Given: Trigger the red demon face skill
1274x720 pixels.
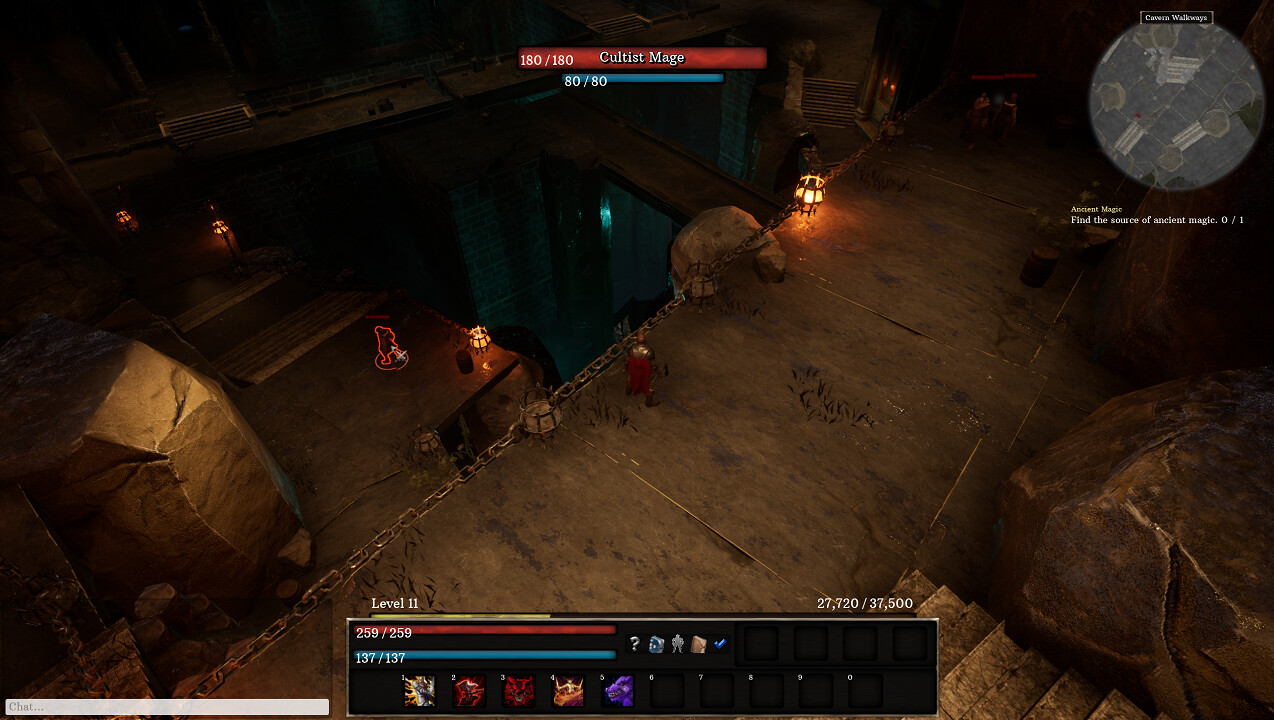Looking at the screenshot, I should coord(519,691).
